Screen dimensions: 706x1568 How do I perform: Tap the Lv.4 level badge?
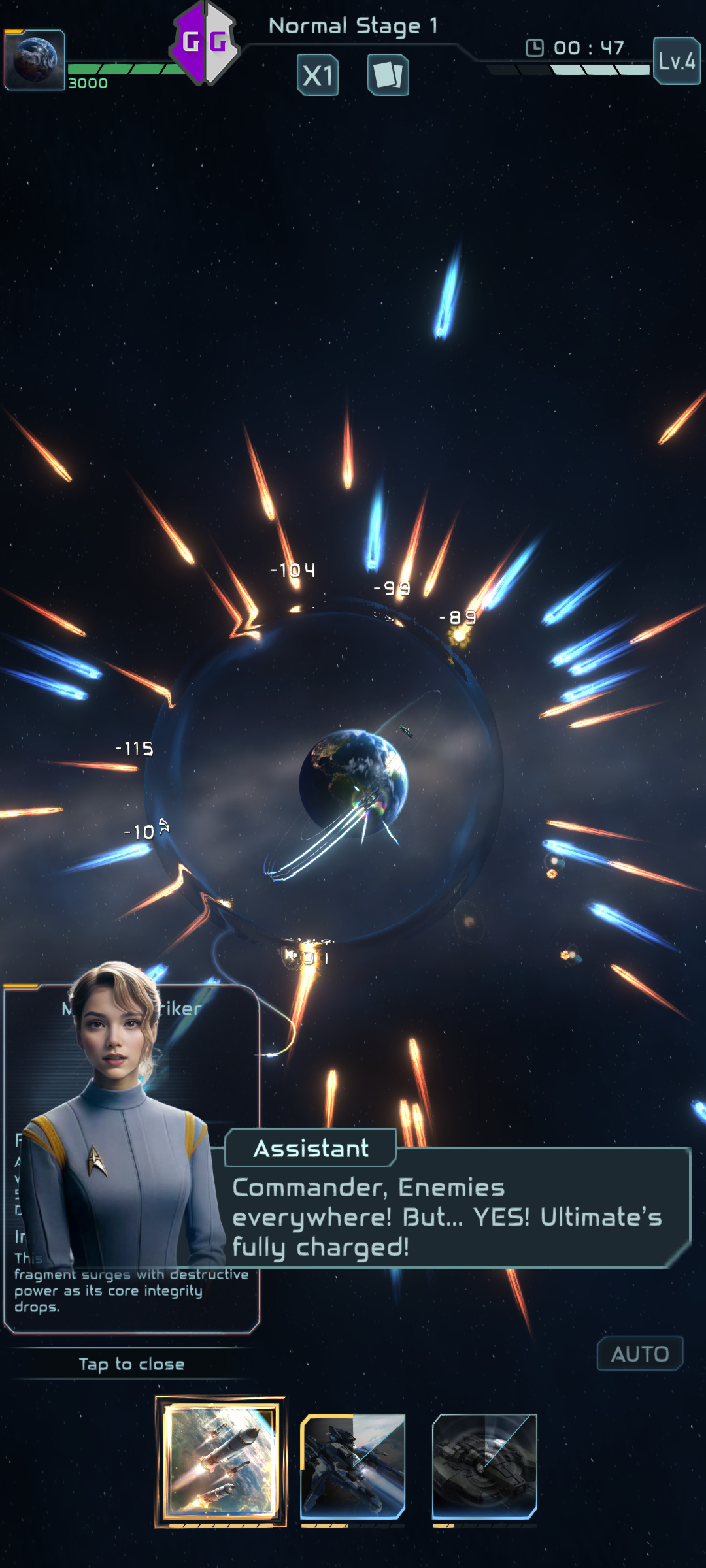click(677, 61)
